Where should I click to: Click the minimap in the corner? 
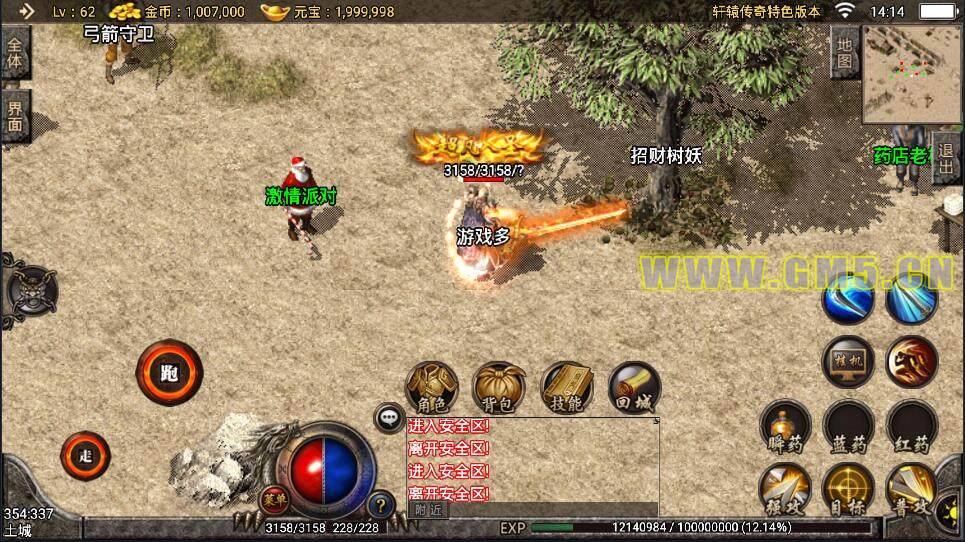(911, 73)
